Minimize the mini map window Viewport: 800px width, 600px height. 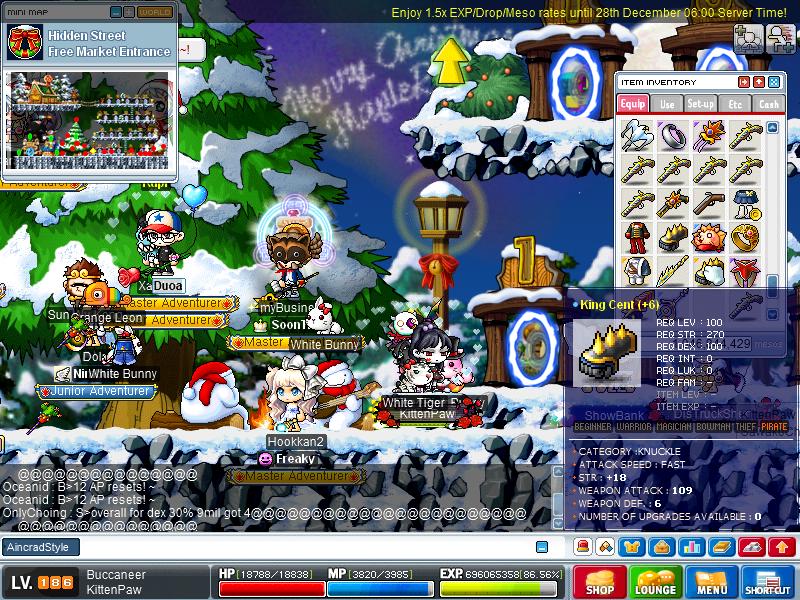[116, 12]
